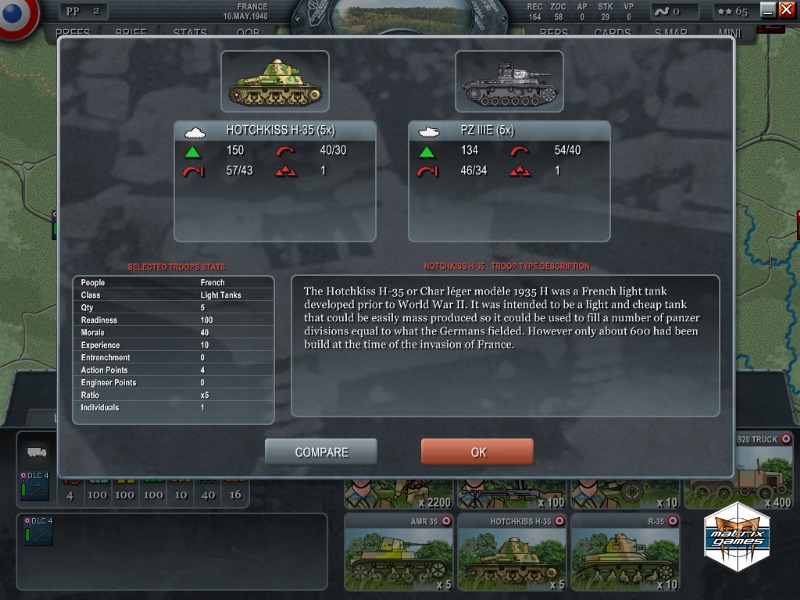Choose the Hotchkiss H-35 troop card

[x=512, y=551]
